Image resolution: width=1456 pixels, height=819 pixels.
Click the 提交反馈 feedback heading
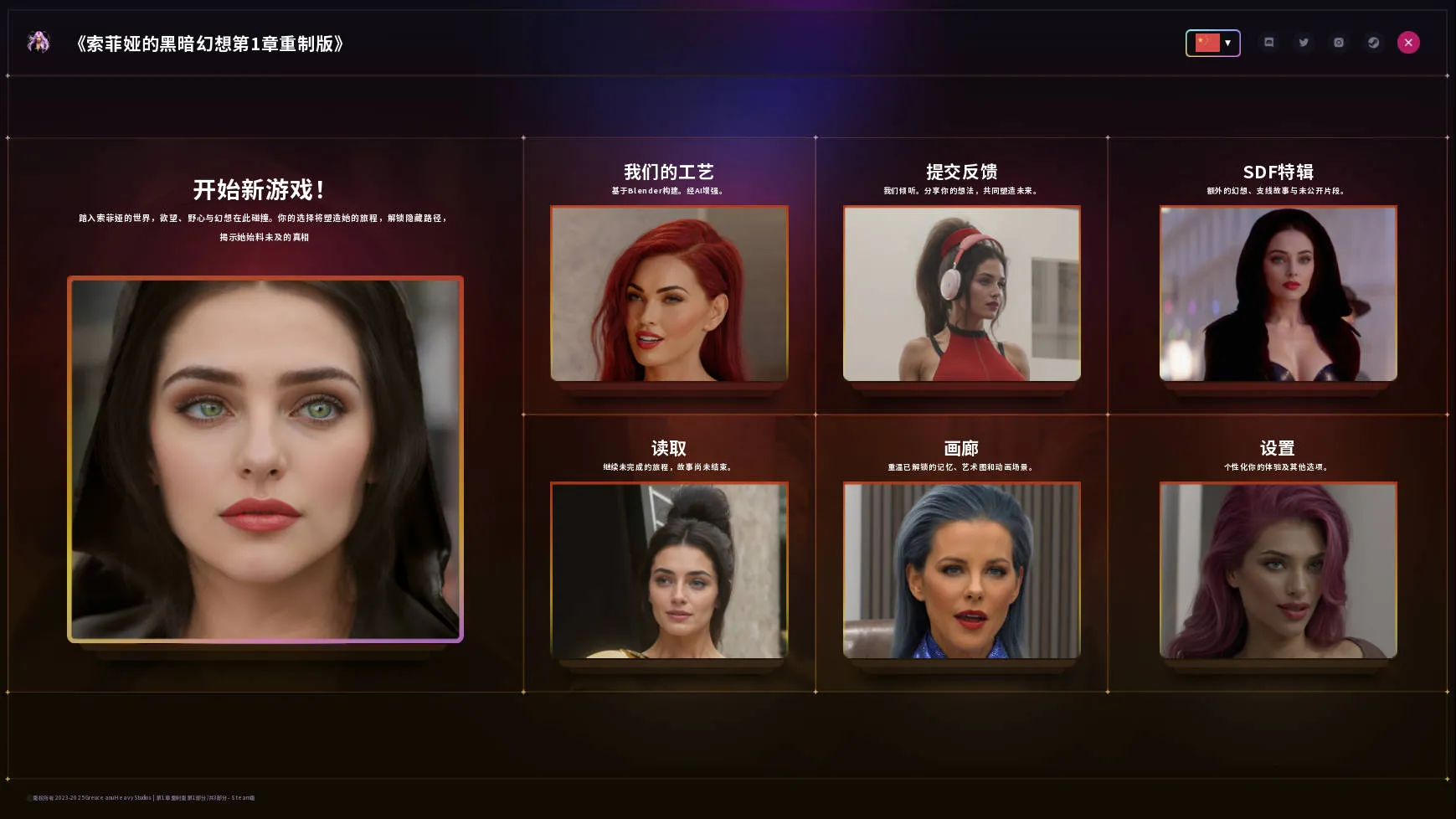pyautogui.click(x=961, y=172)
